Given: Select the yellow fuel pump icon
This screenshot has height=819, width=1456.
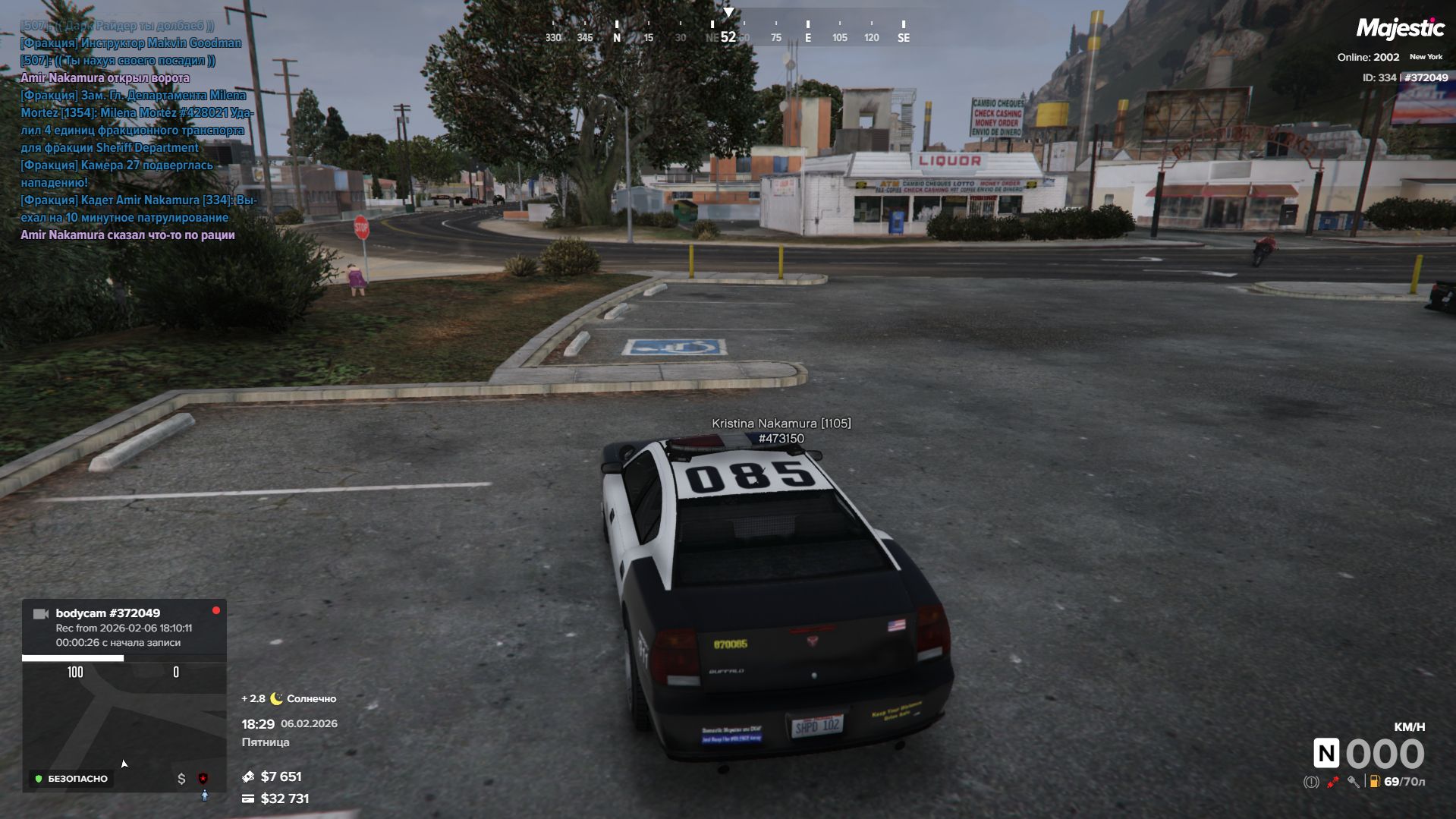Looking at the screenshot, I should tap(1374, 782).
